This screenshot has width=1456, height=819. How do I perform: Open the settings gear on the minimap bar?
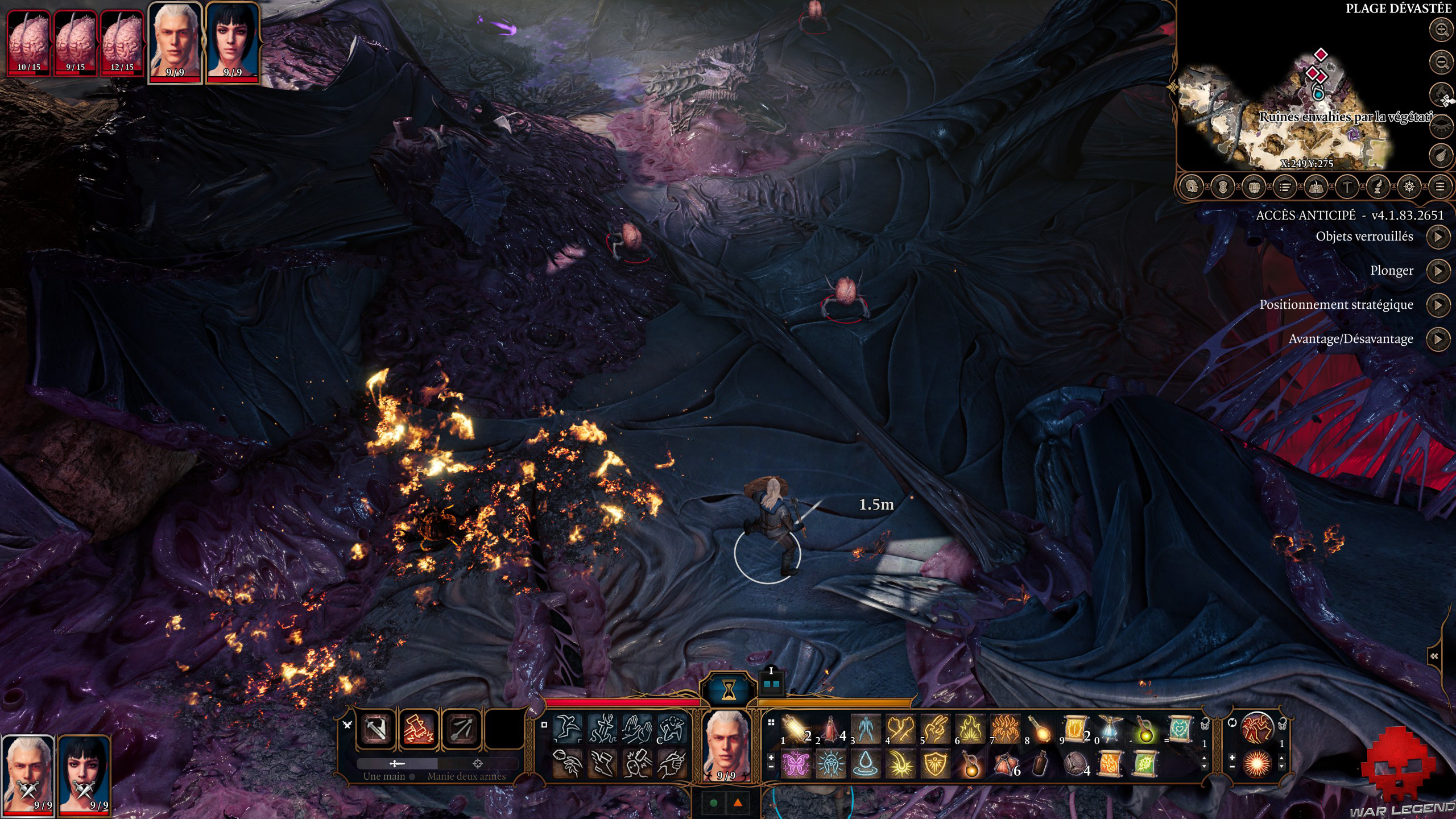pyautogui.click(x=1410, y=187)
